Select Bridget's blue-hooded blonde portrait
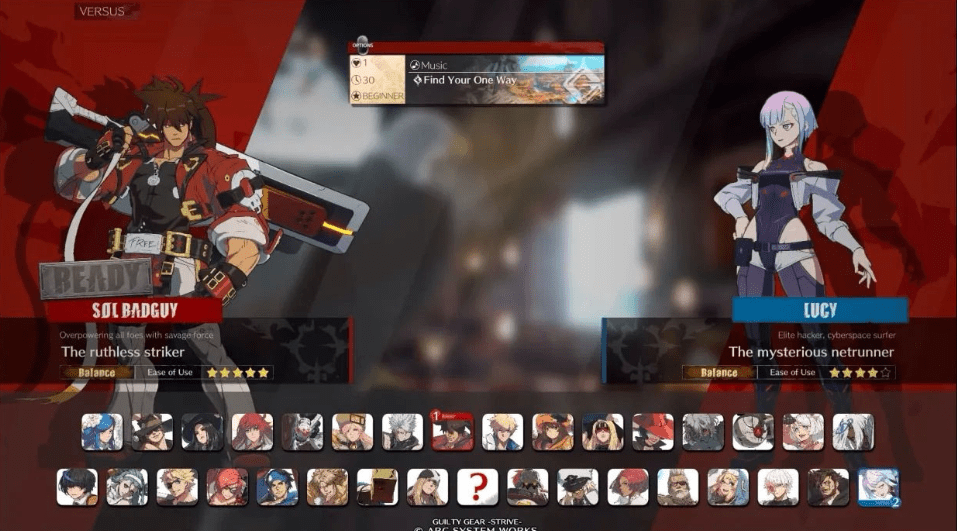 [727, 487]
